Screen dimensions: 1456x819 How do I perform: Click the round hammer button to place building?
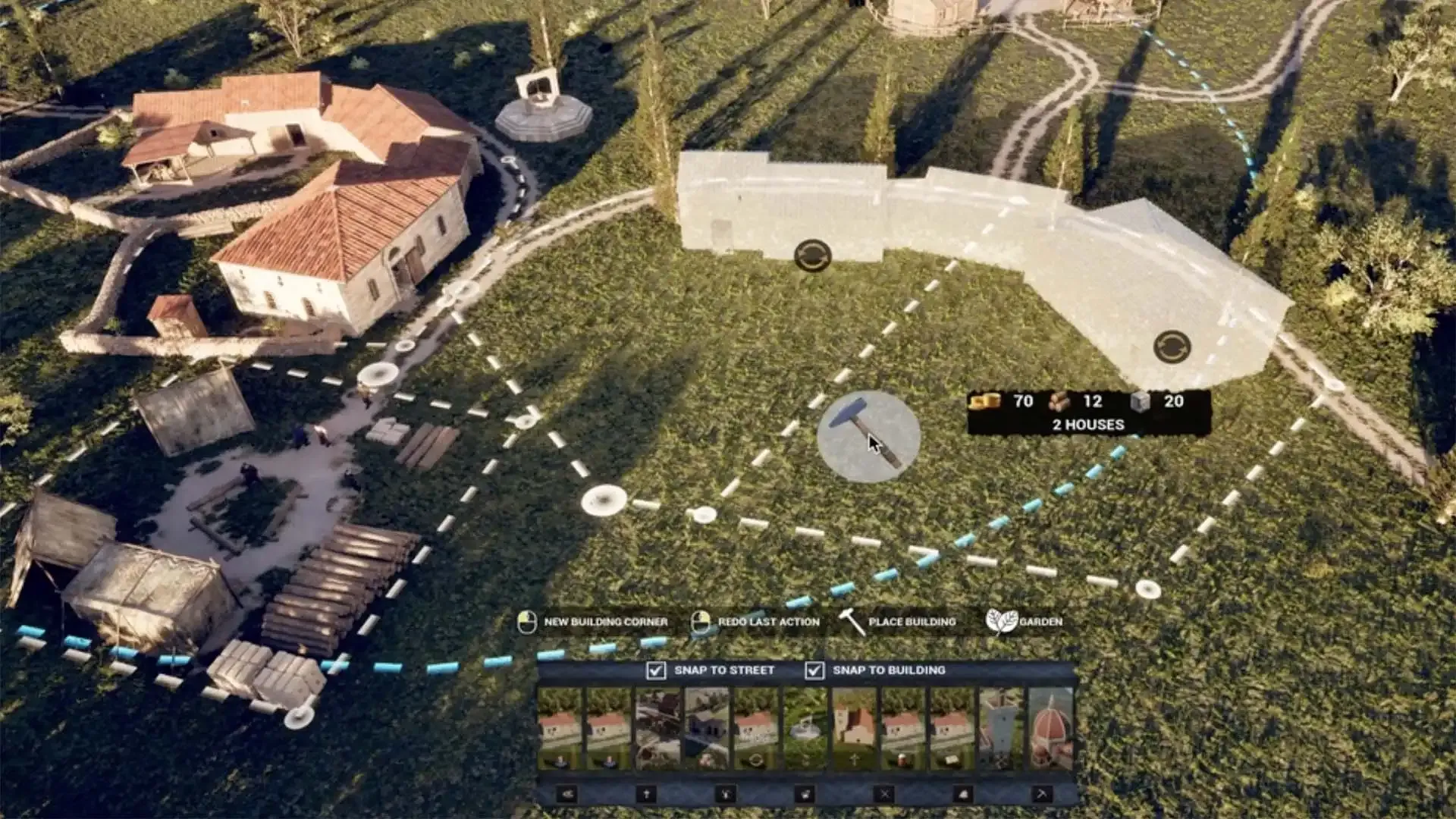[868, 436]
